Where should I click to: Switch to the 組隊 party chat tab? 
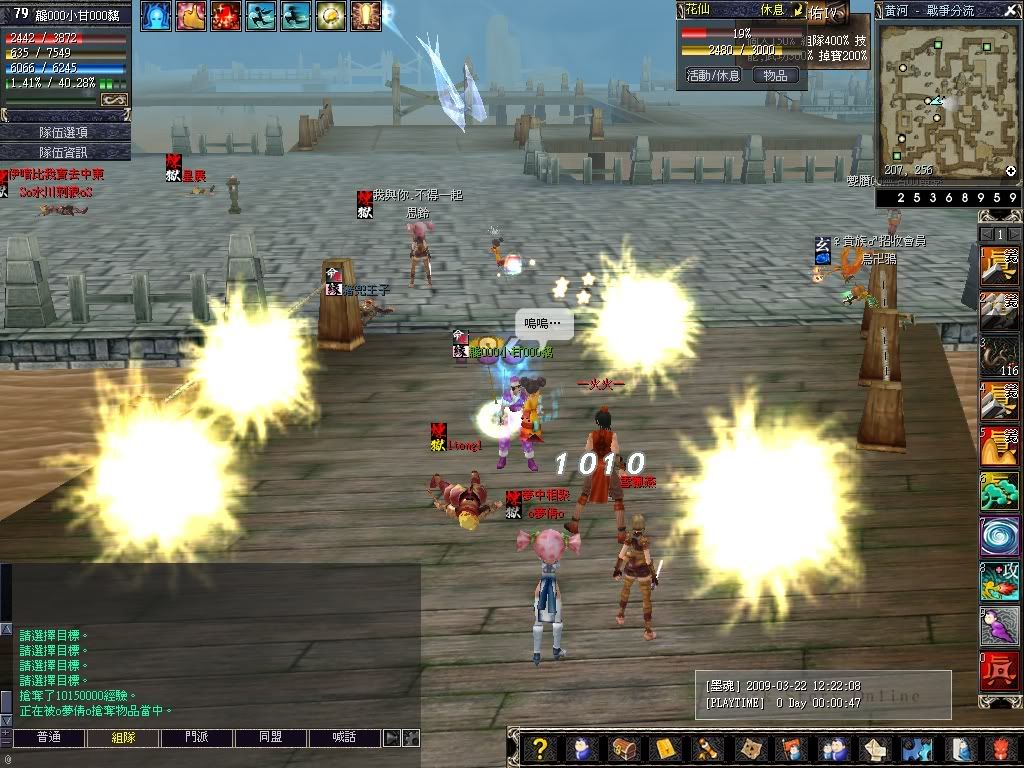coord(122,738)
